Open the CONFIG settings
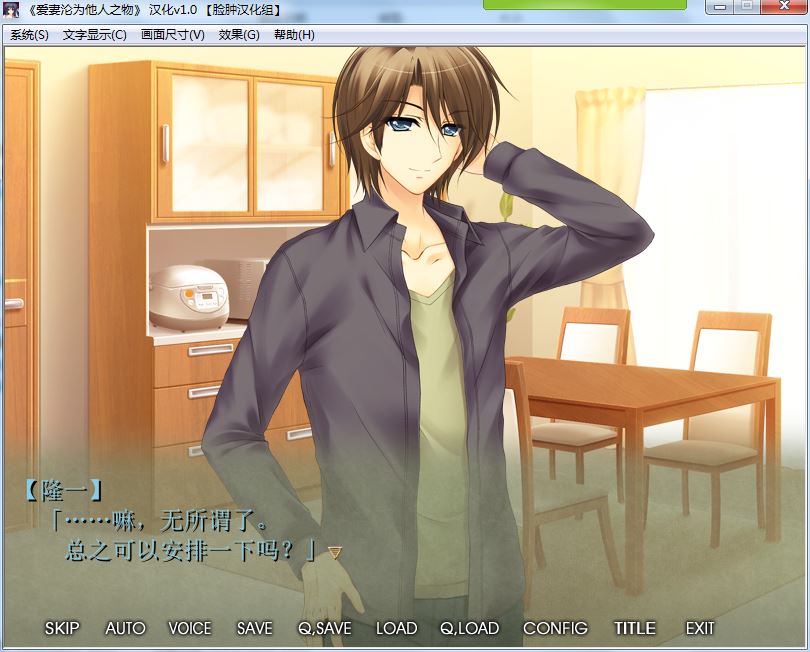 (555, 628)
